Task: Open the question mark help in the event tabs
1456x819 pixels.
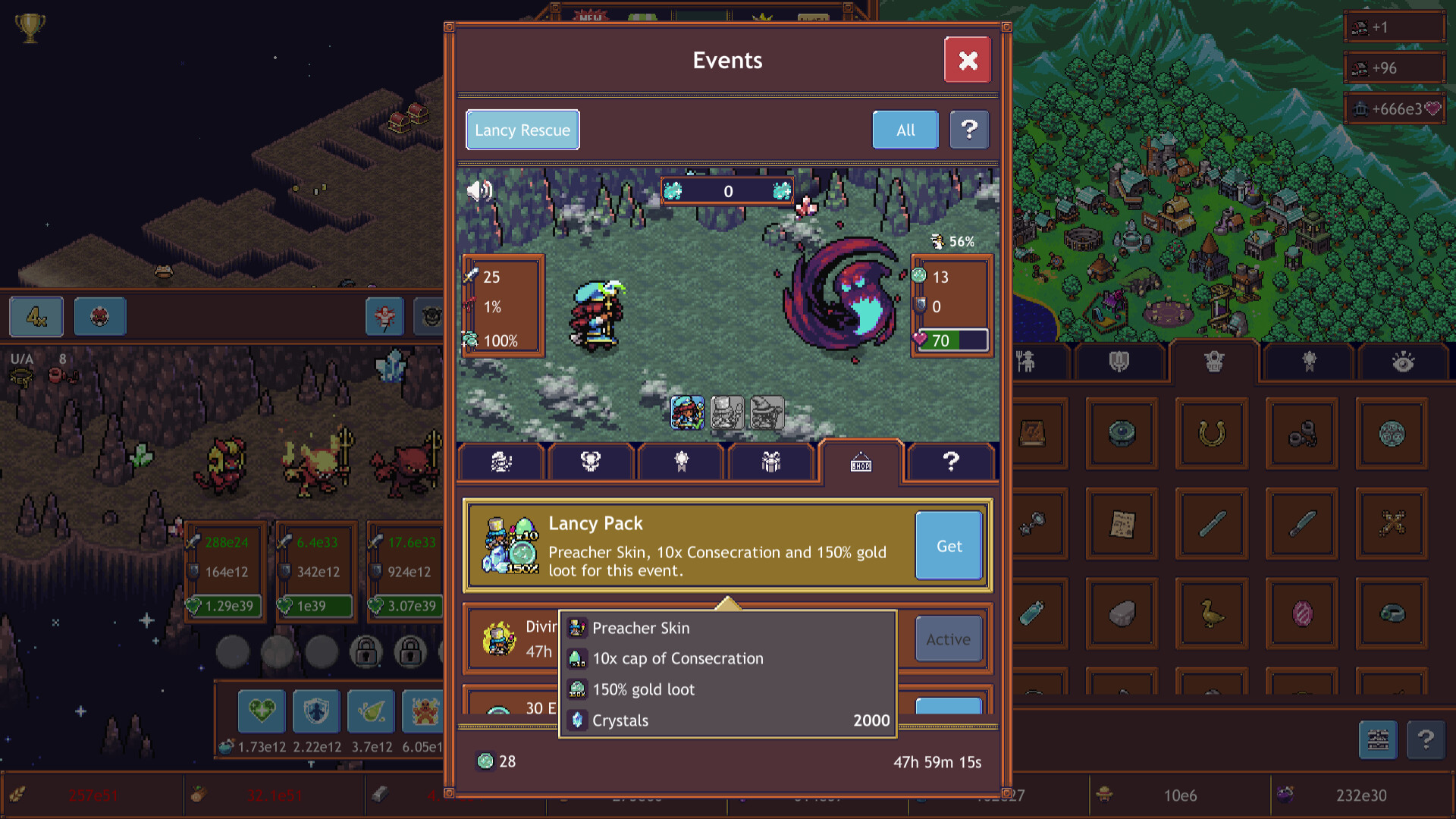Action: [950, 461]
